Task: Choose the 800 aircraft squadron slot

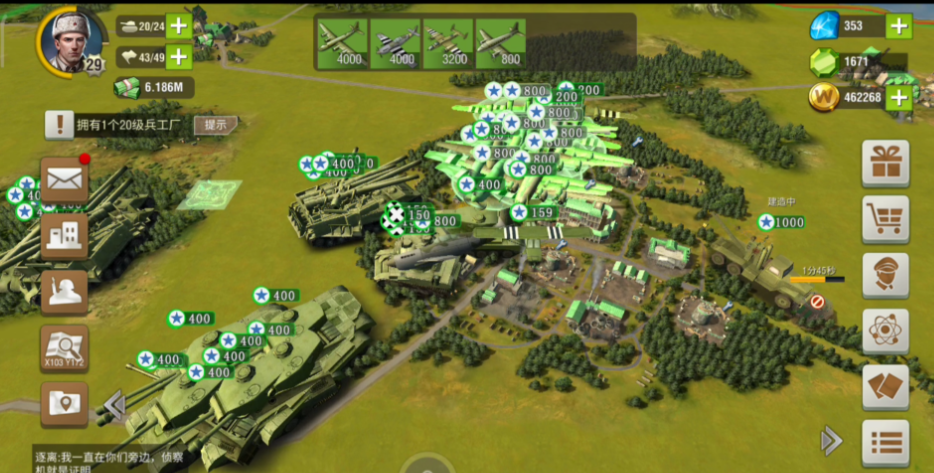Action: [500, 44]
